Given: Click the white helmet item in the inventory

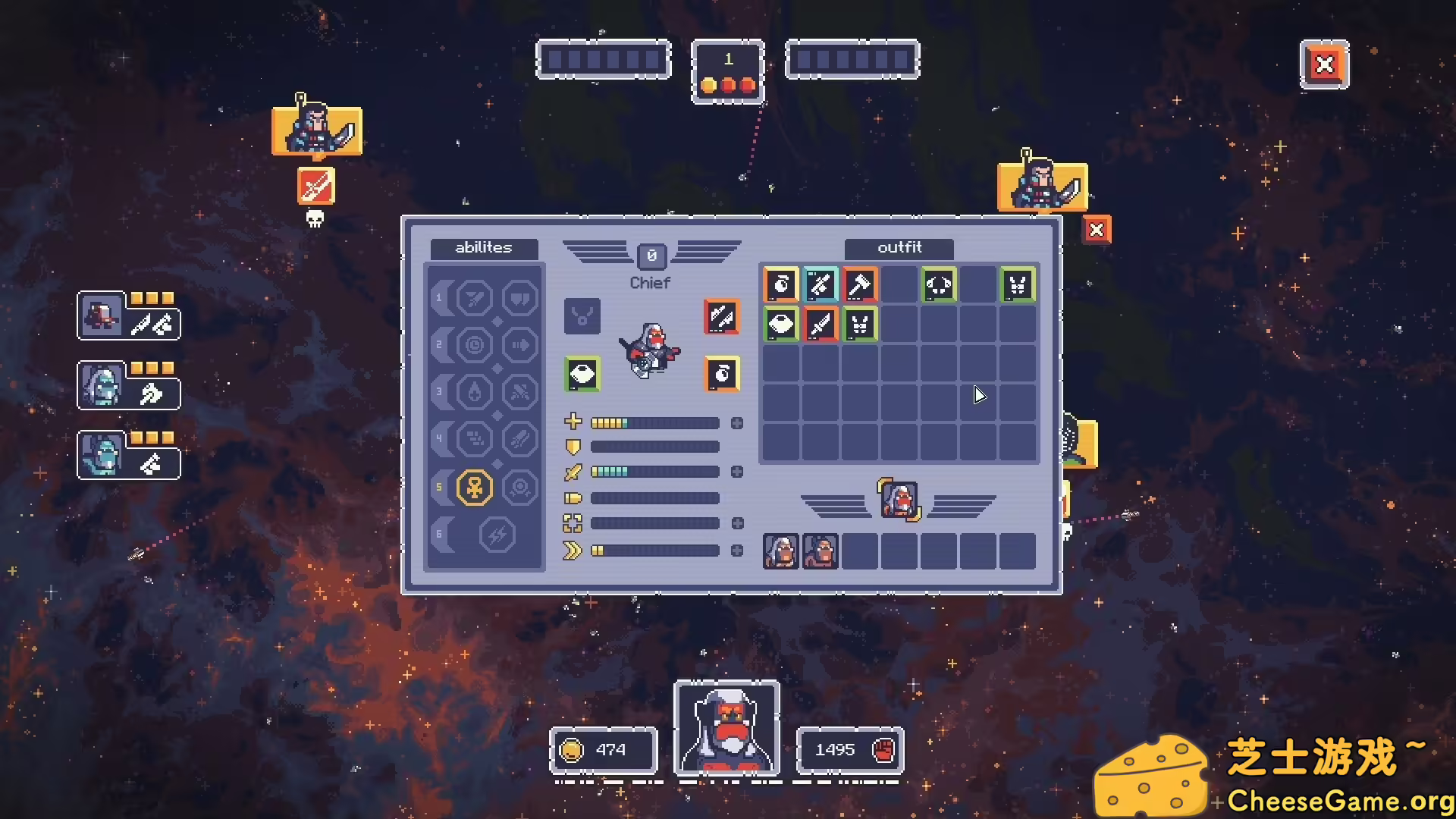Looking at the screenshot, I should point(781,324).
